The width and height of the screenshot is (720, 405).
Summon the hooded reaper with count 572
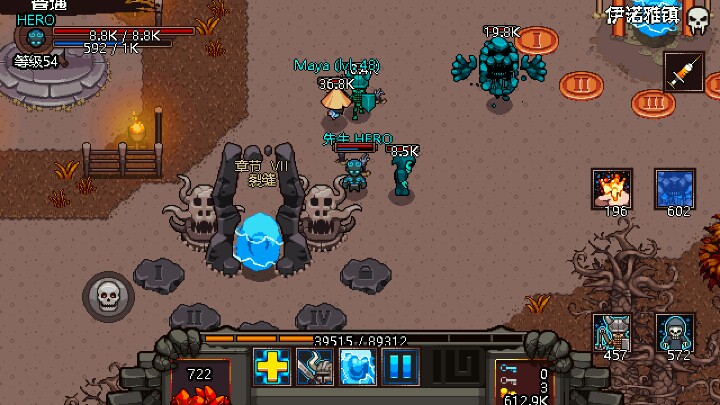click(676, 332)
